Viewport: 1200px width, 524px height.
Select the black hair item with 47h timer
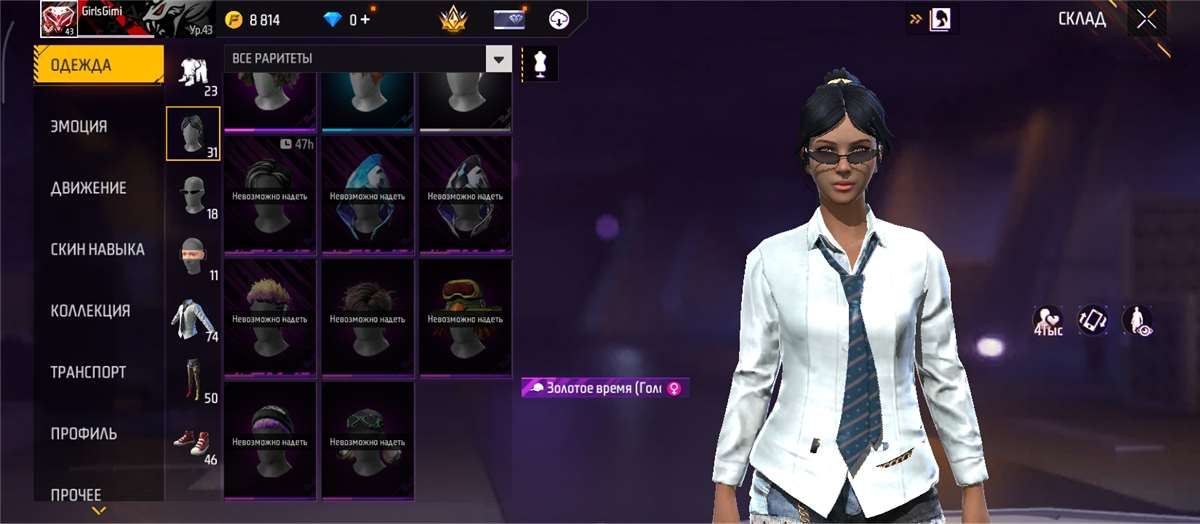coord(270,194)
